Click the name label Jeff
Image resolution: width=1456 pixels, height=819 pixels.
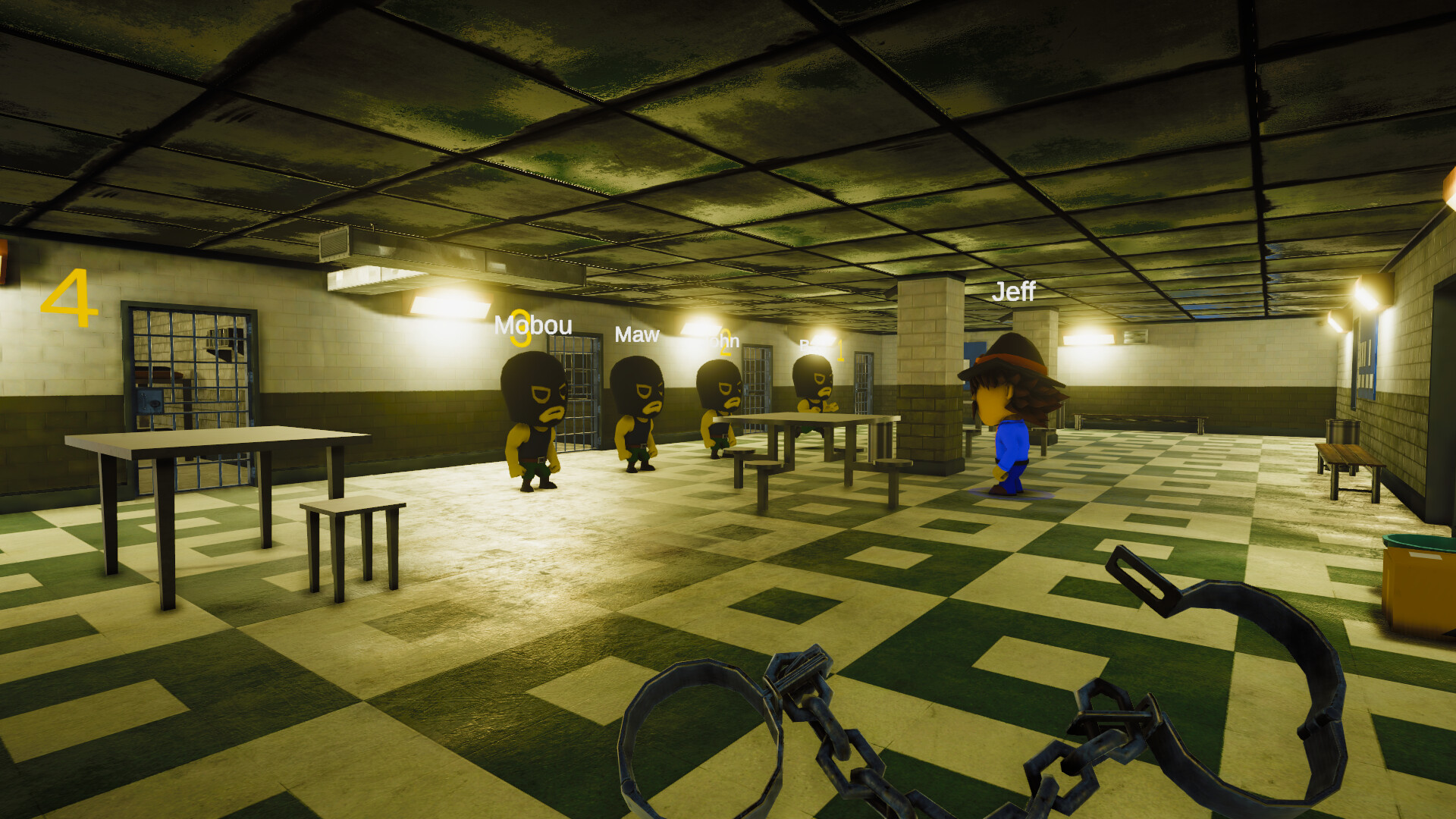(1016, 290)
